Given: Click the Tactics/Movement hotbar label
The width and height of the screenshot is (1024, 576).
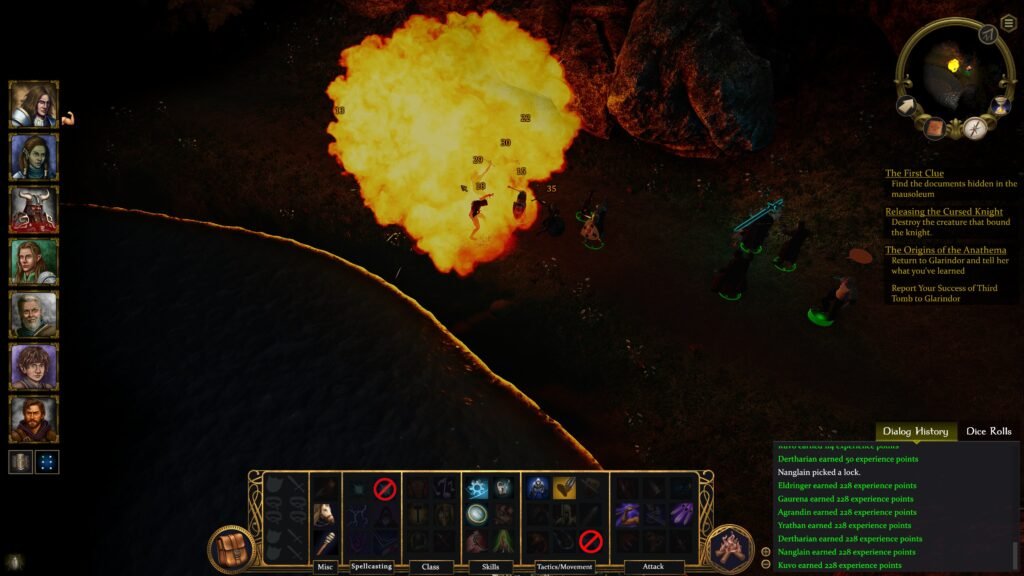Looking at the screenshot, I should click(565, 567).
